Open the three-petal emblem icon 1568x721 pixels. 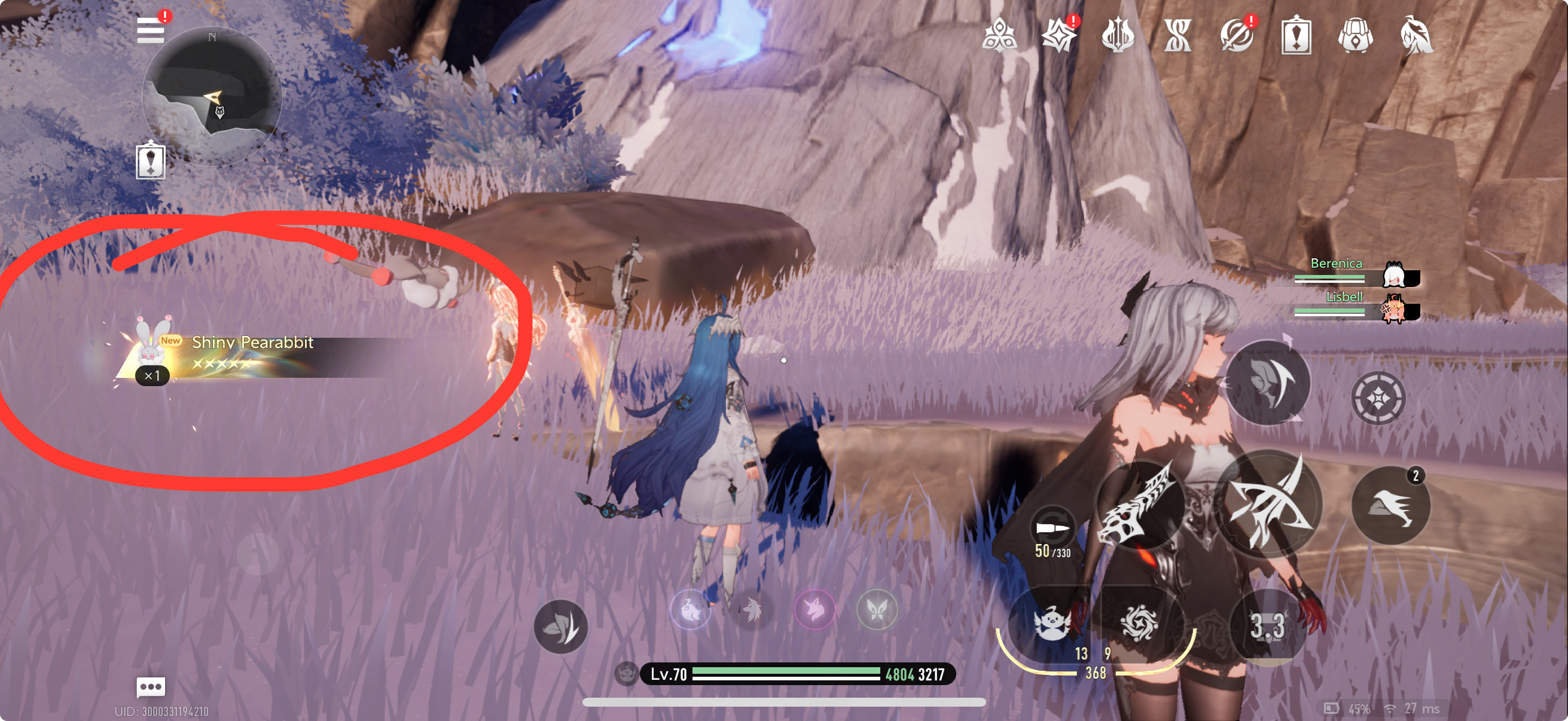(x=999, y=35)
